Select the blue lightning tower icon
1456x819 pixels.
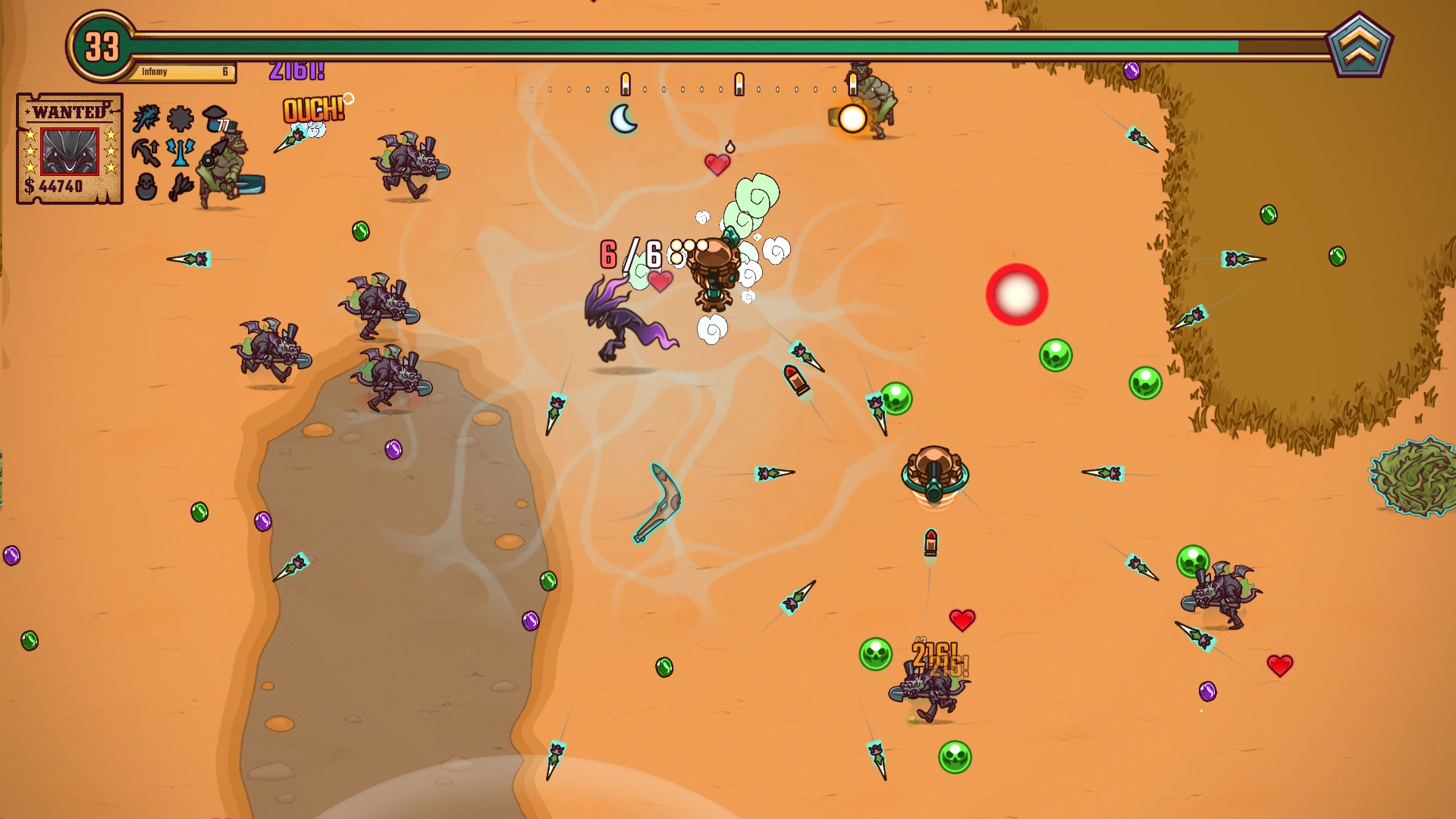tap(180, 152)
